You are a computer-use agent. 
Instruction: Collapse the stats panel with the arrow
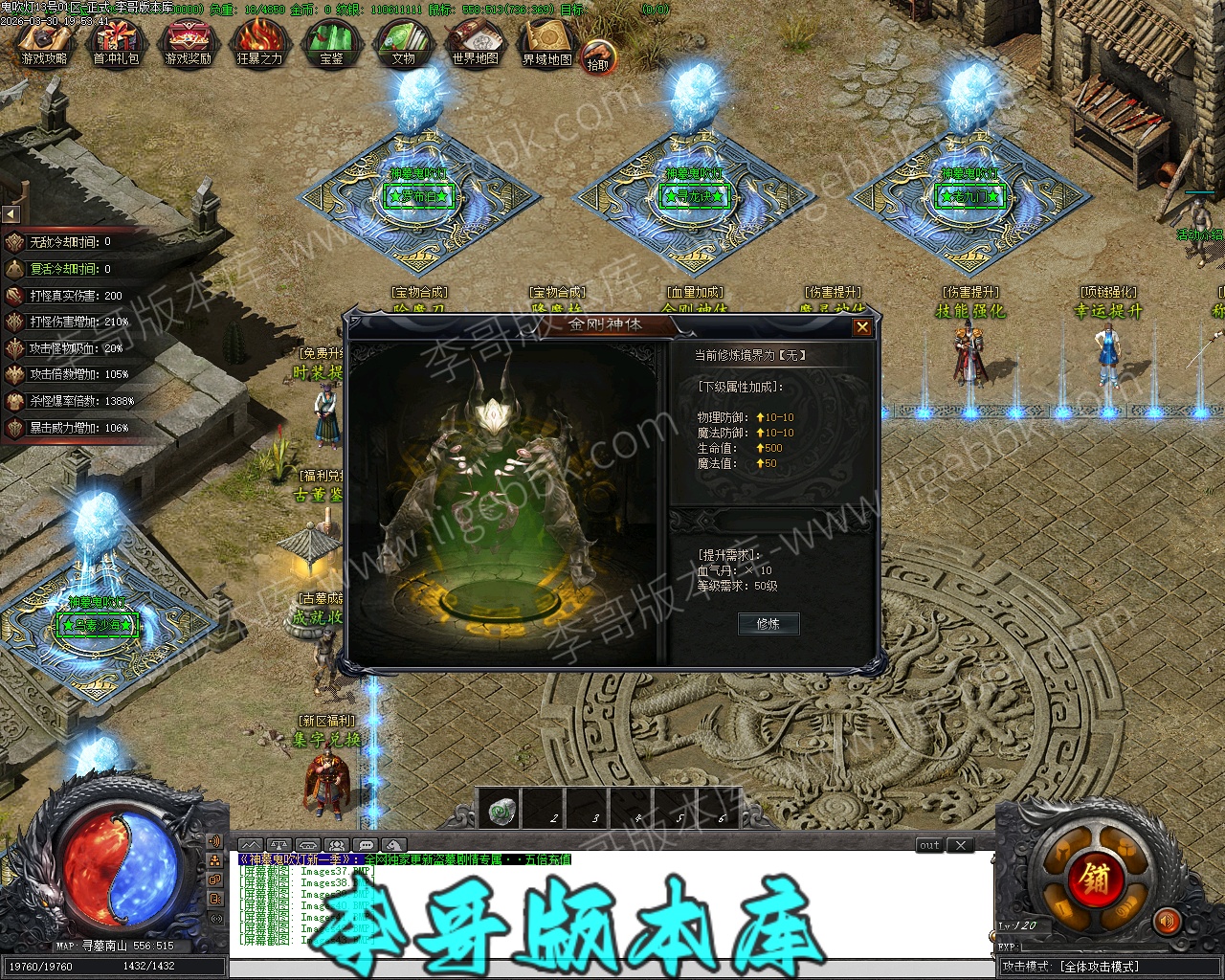tap(11, 213)
